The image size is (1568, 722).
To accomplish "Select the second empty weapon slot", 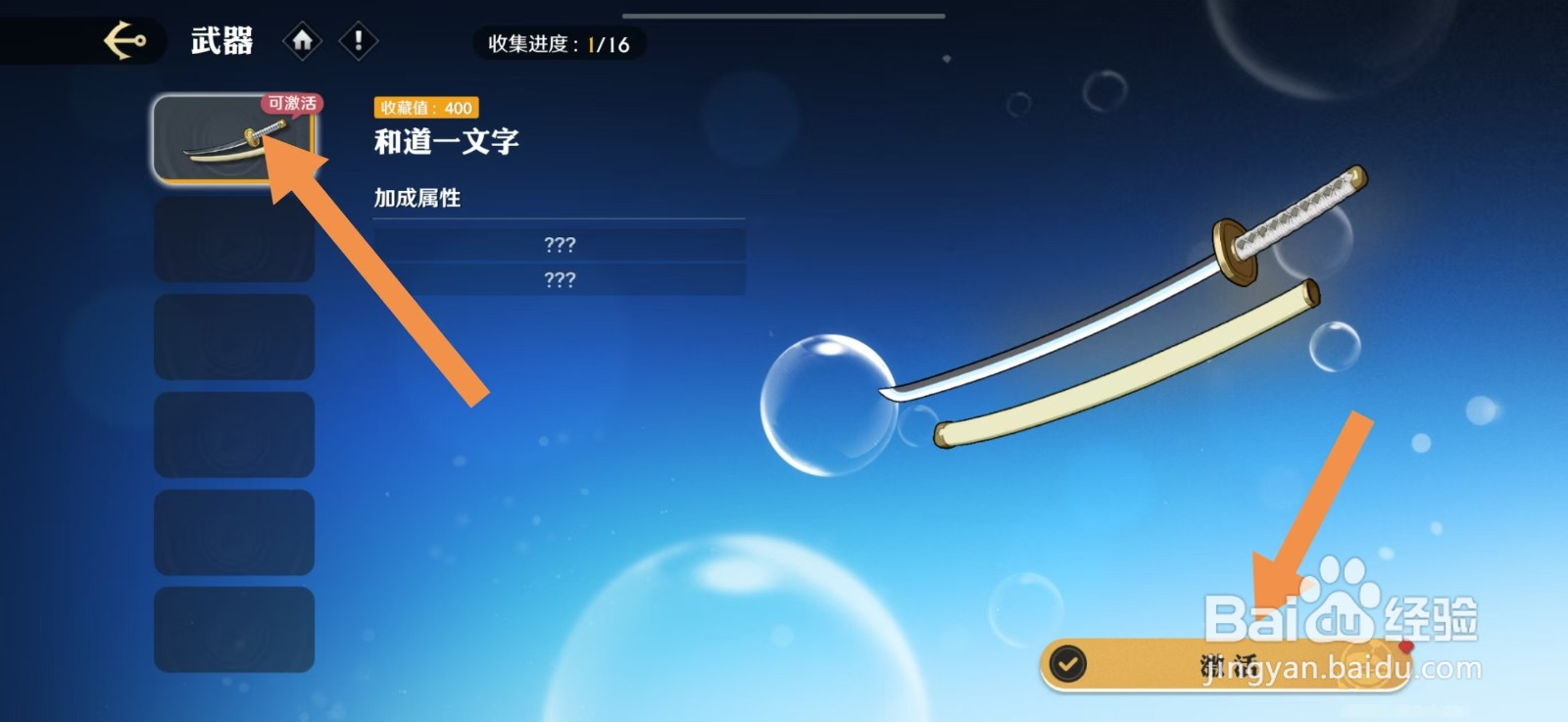I will coord(235,242).
